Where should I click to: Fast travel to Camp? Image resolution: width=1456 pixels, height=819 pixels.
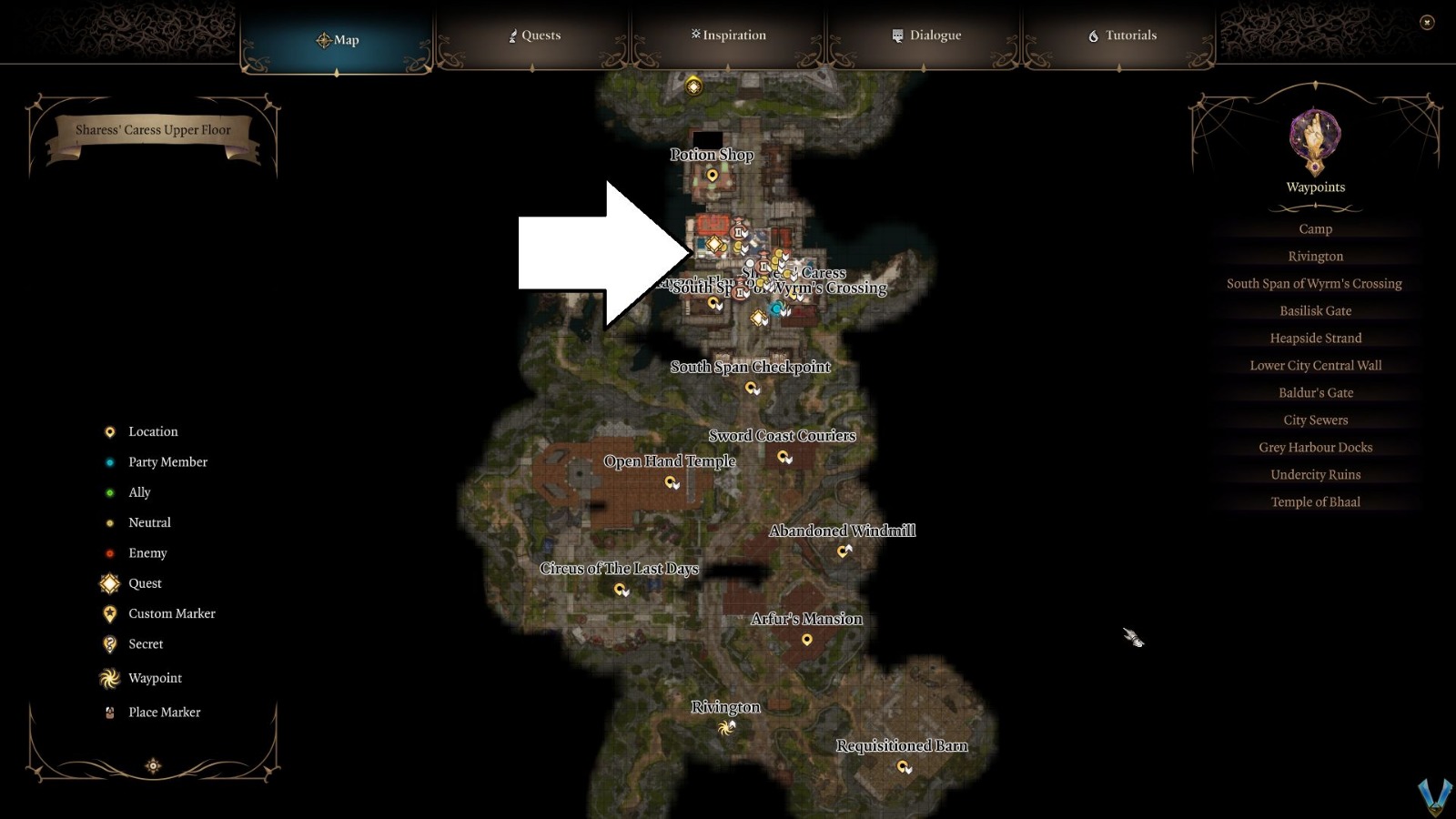(1315, 228)
